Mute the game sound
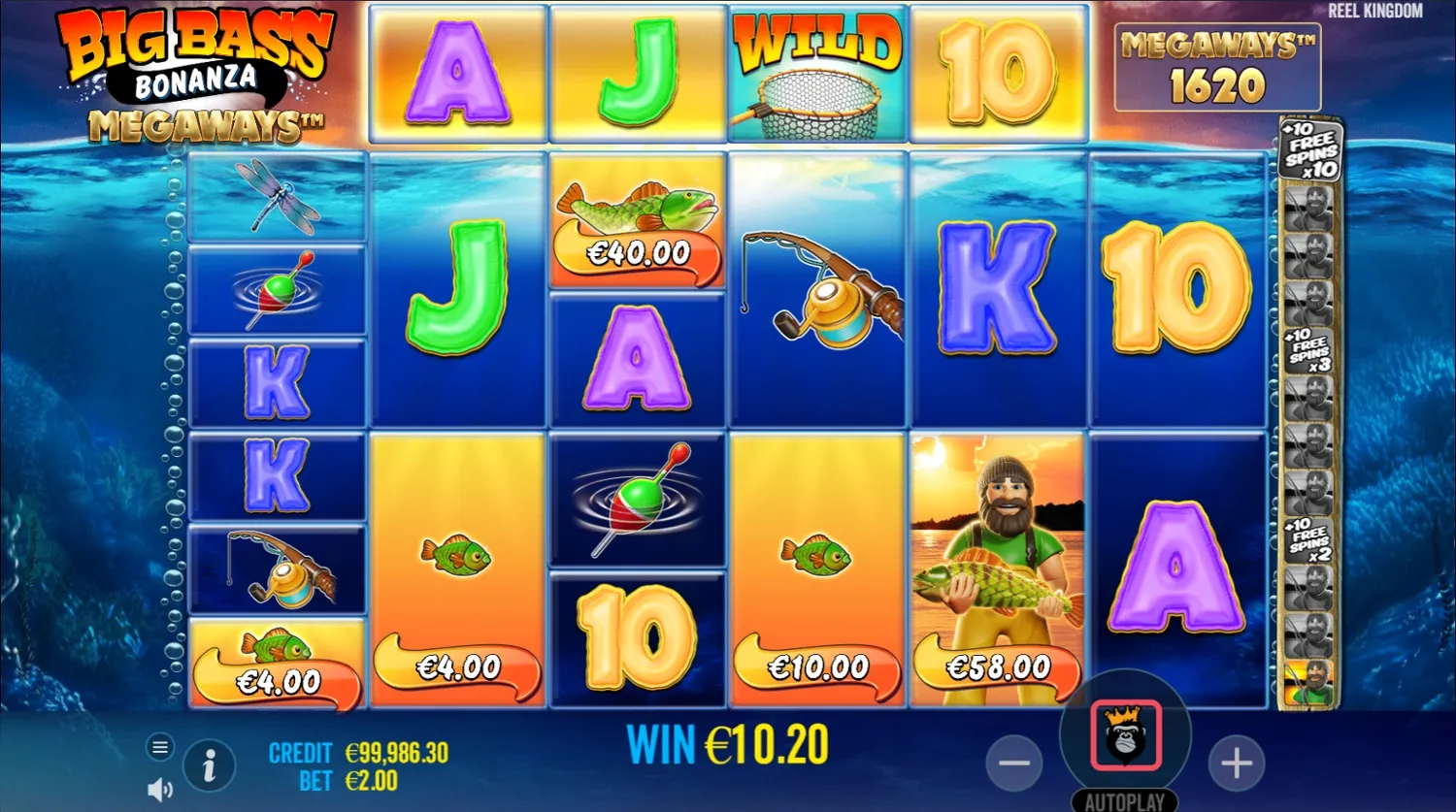 [157, 788]
